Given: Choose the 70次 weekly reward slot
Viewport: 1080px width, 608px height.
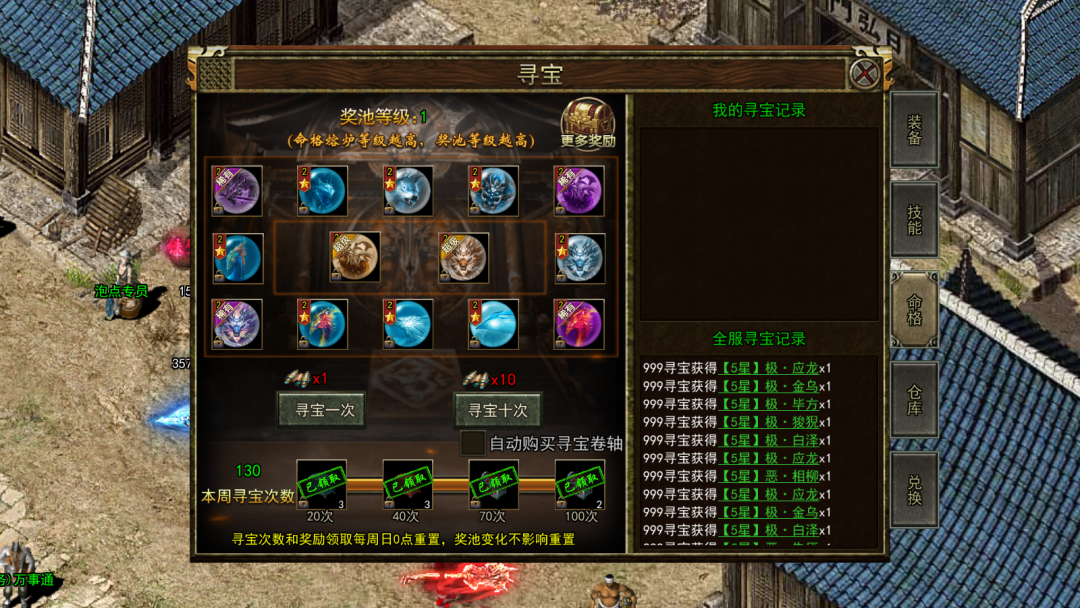Looking at the screenshot, I should coord(494,484).
